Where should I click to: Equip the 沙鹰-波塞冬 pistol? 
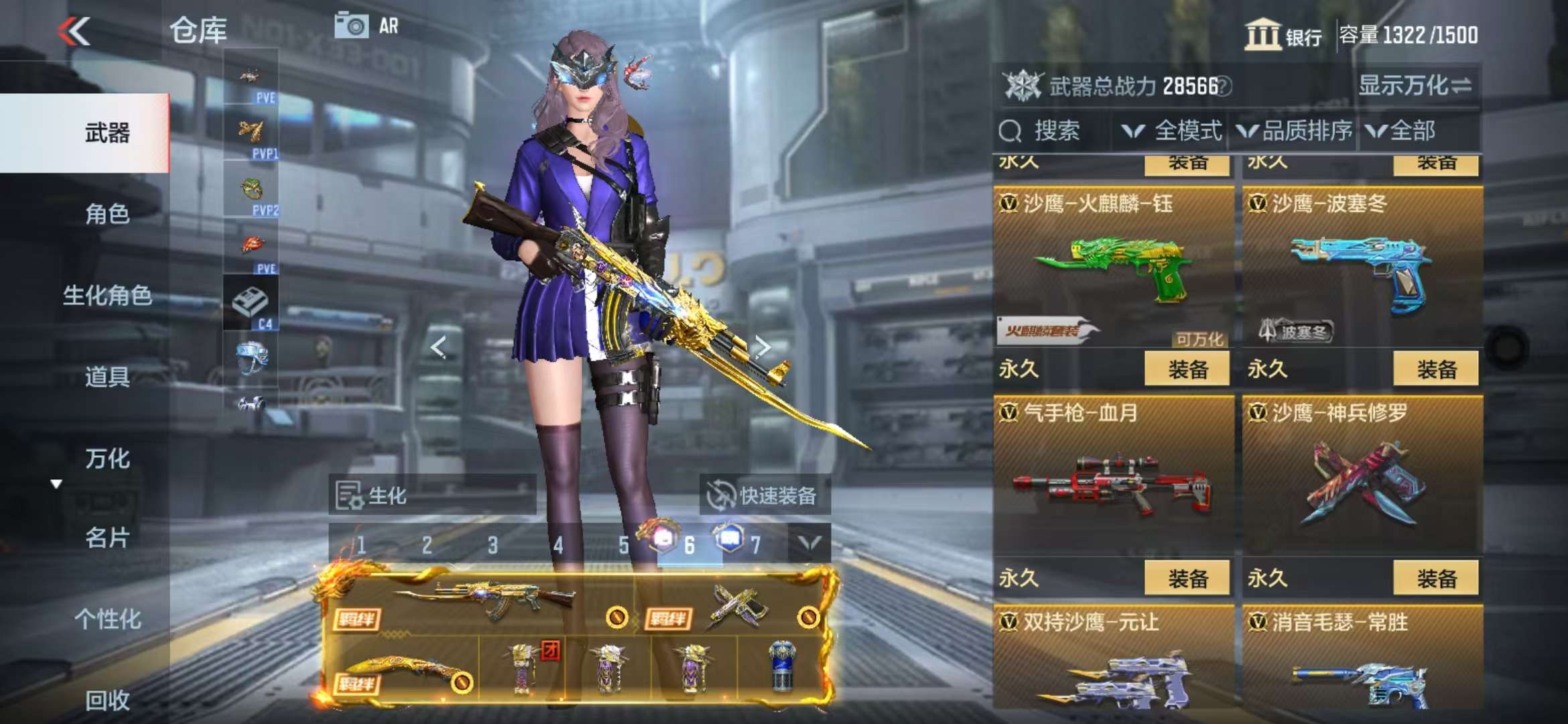click(x=1436, y=369)
